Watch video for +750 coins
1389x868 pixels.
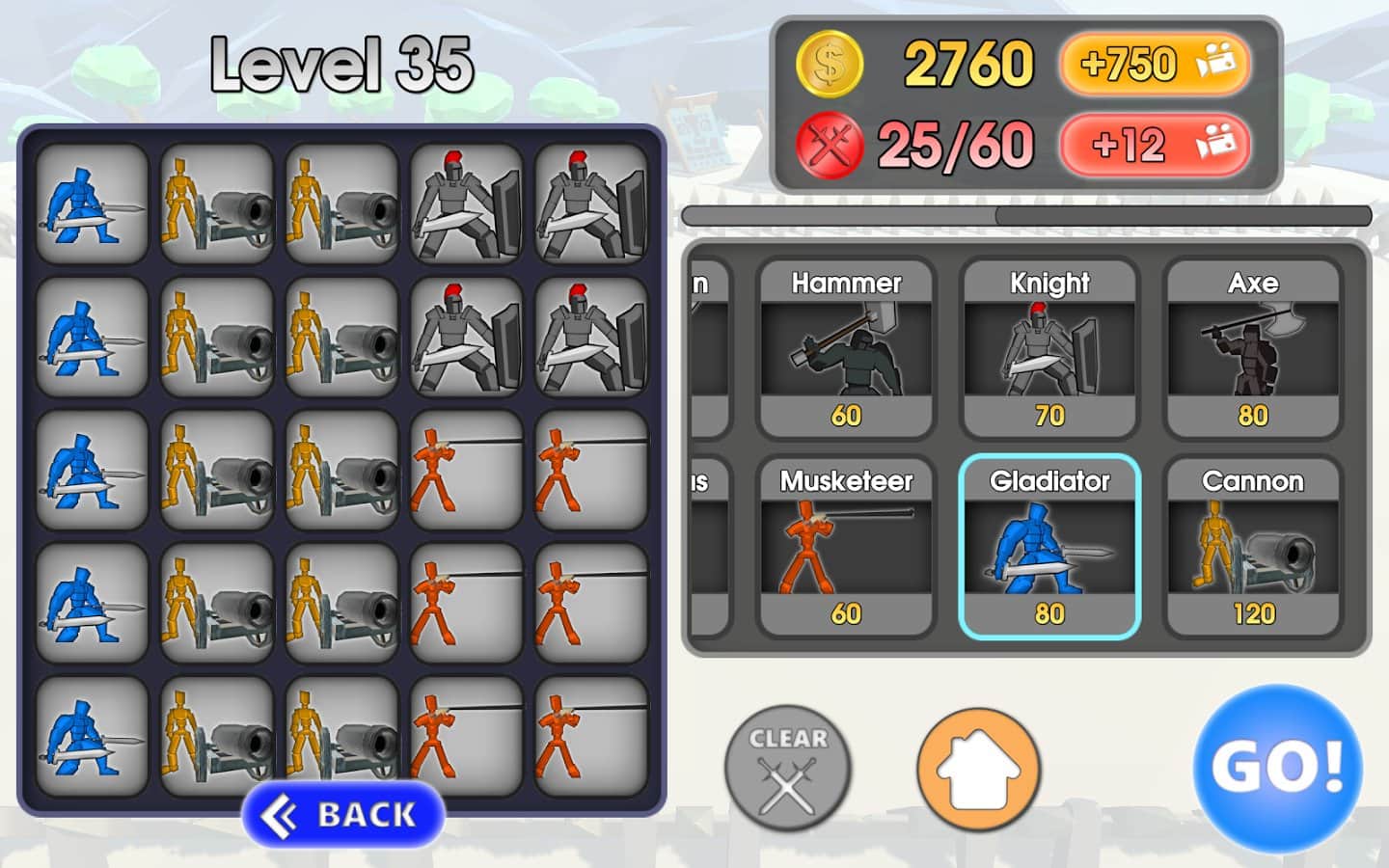1154,65
